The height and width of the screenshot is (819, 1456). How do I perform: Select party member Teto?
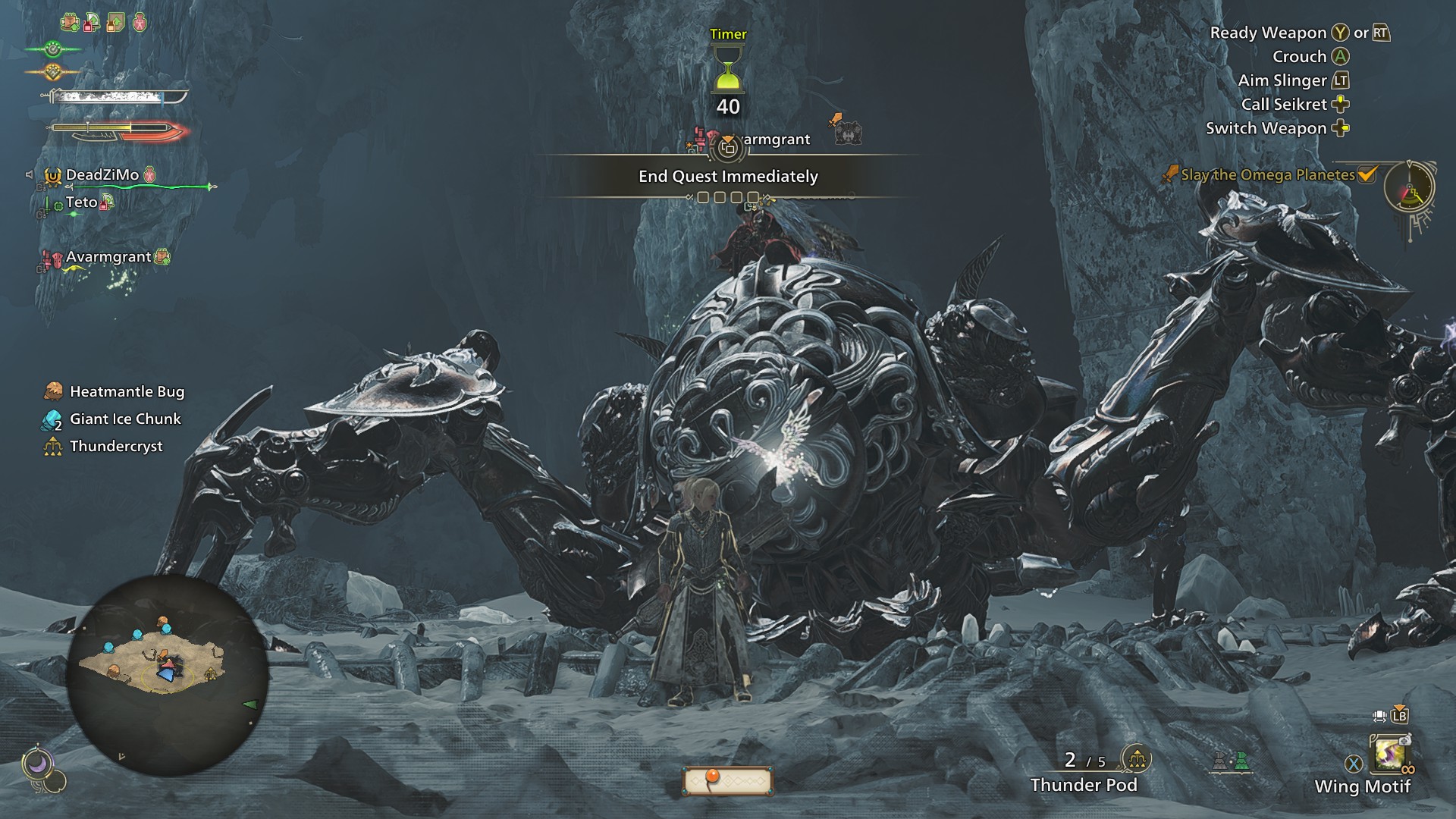coord(81,202)
